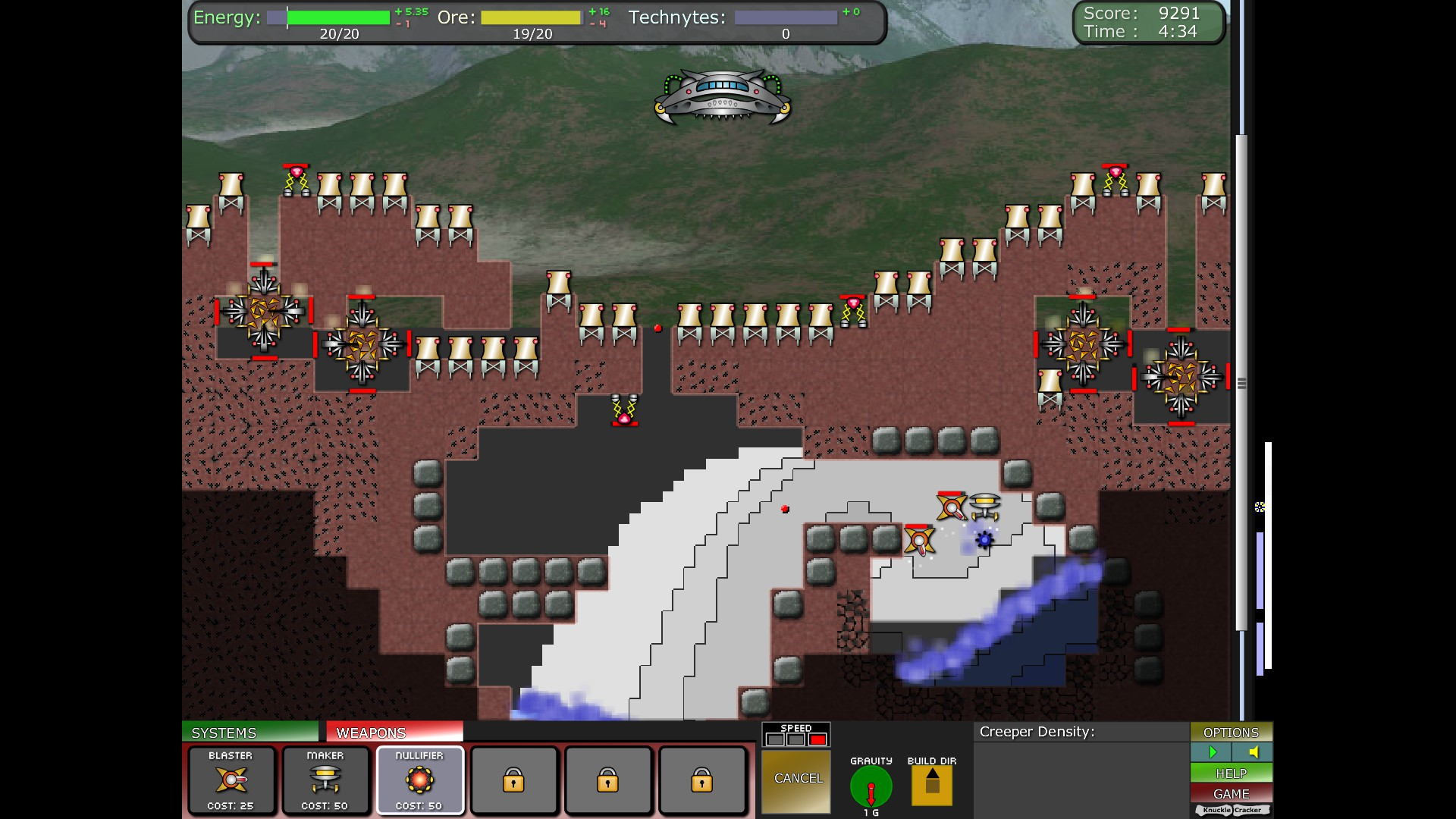The width and height of the screenshot is (1456, 819).
Task: Cancel the current build selection
Action: 796,779
